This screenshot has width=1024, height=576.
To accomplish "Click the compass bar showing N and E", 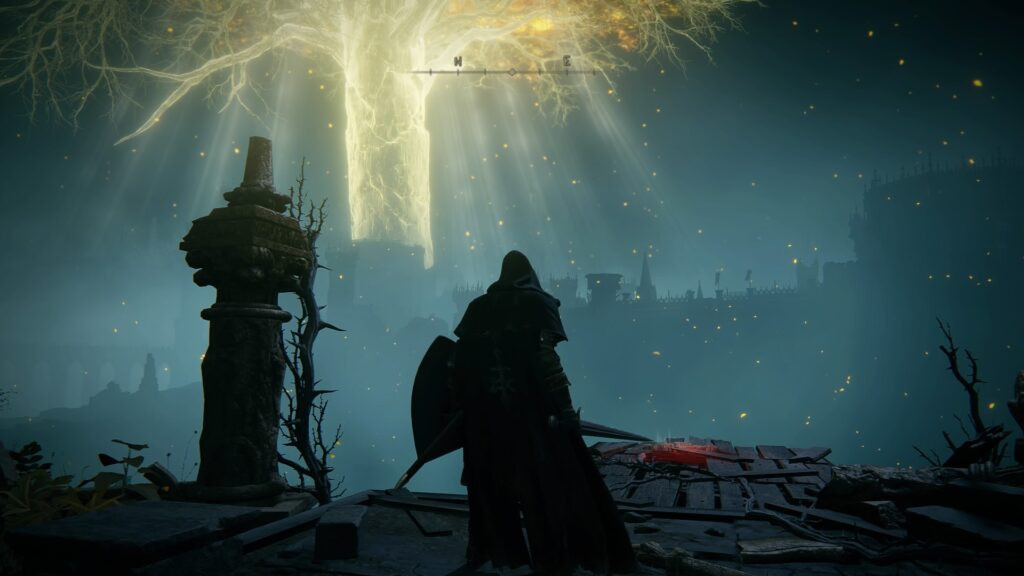I will (511, 69).
